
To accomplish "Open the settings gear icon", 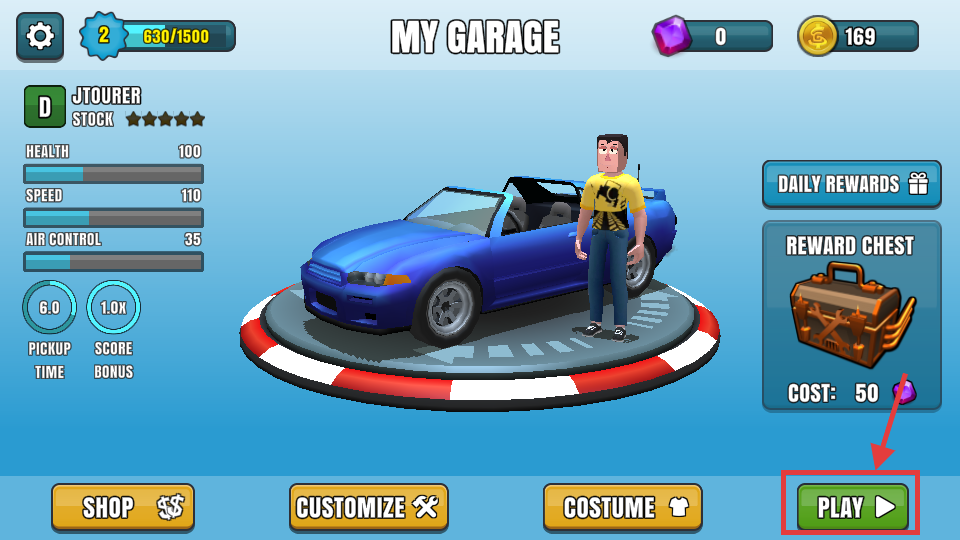I will [x=40, y=37].
